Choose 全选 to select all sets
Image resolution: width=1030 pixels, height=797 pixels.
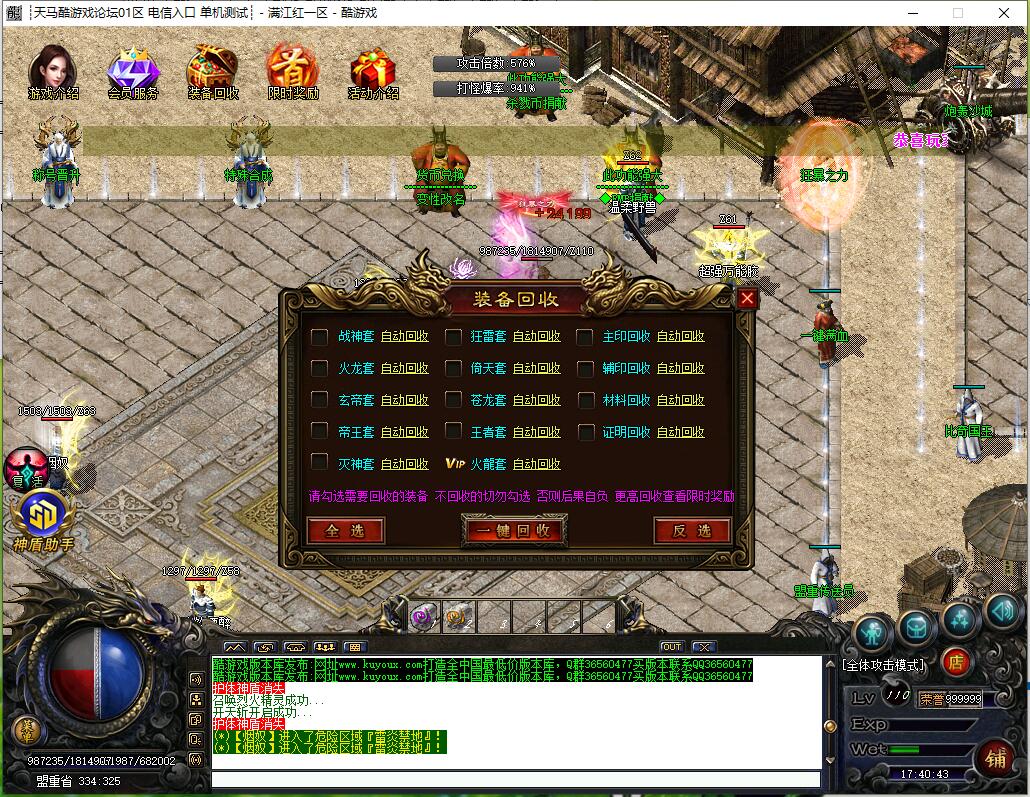(x=345, y=531)
